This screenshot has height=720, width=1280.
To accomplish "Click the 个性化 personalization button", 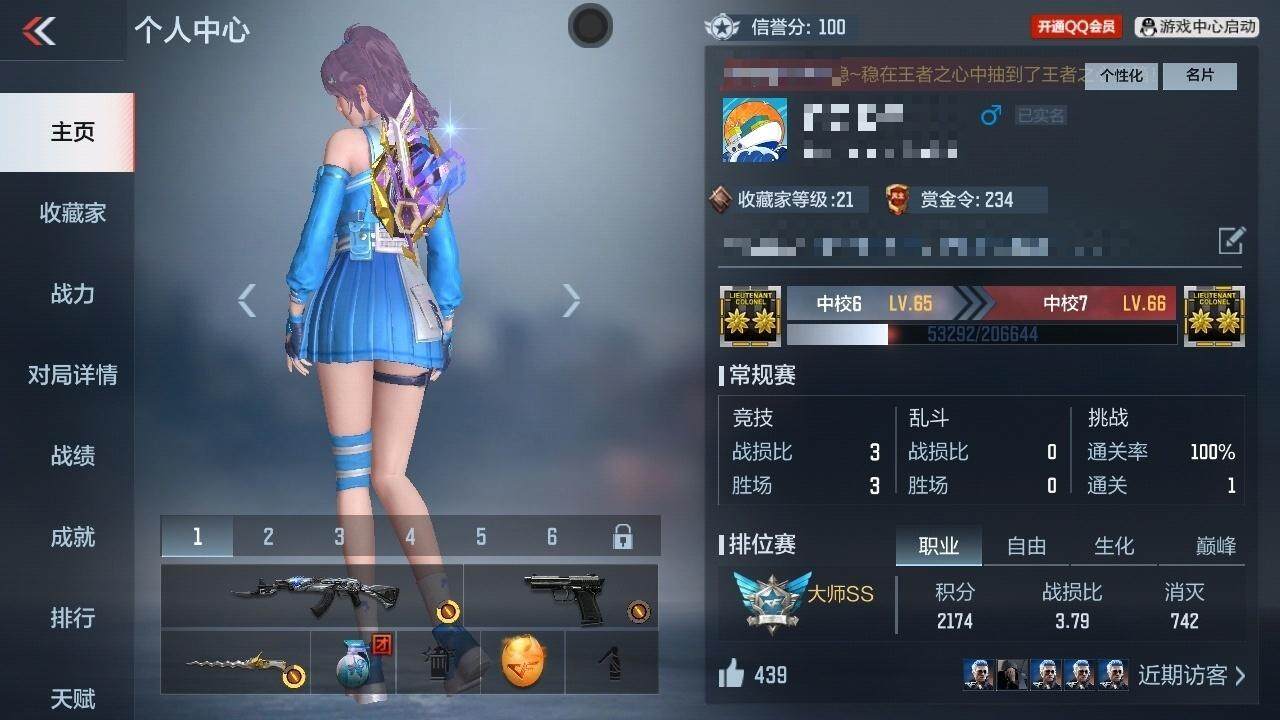I will 1121,76.
